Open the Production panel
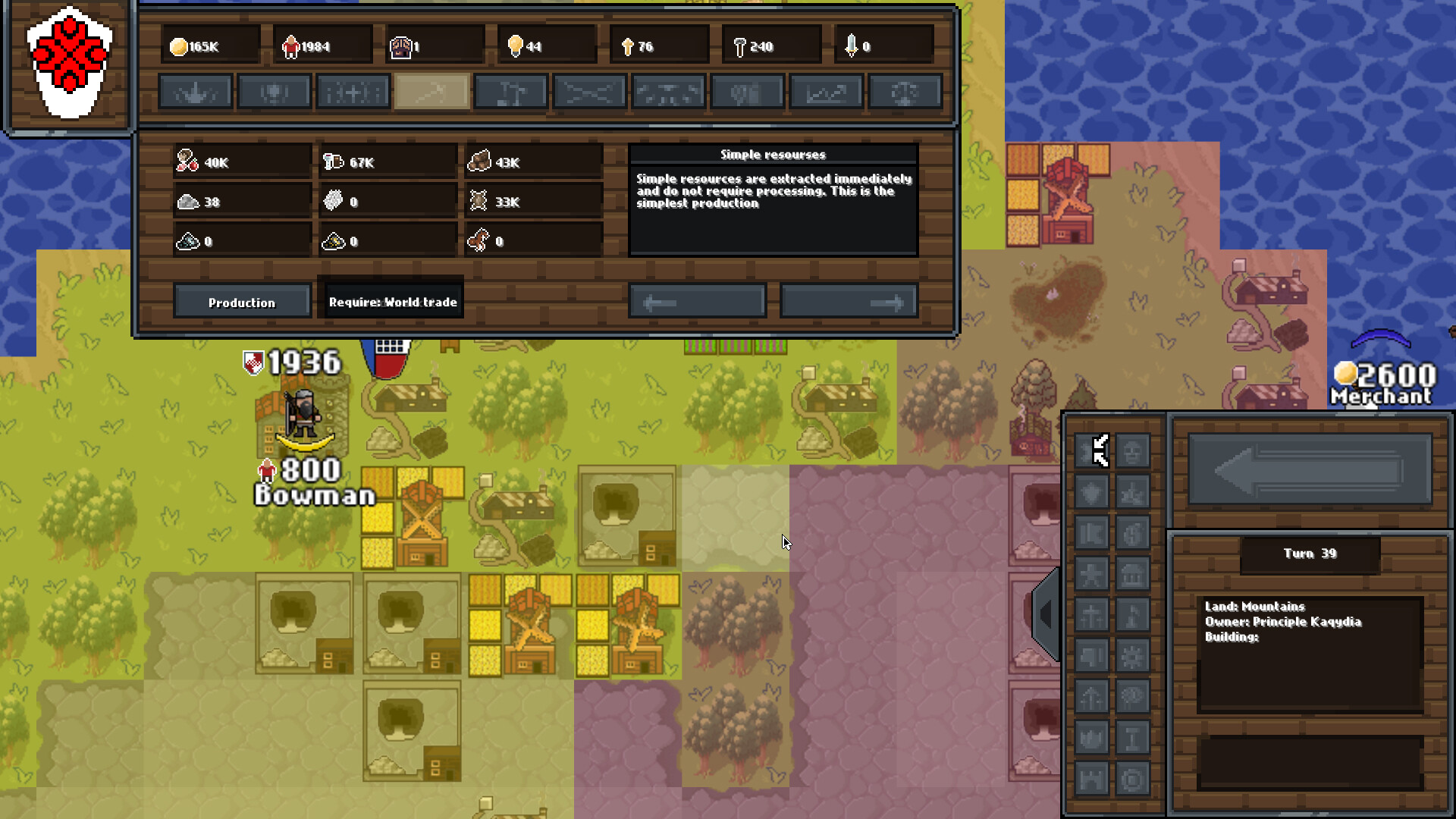 click(242, 302)
